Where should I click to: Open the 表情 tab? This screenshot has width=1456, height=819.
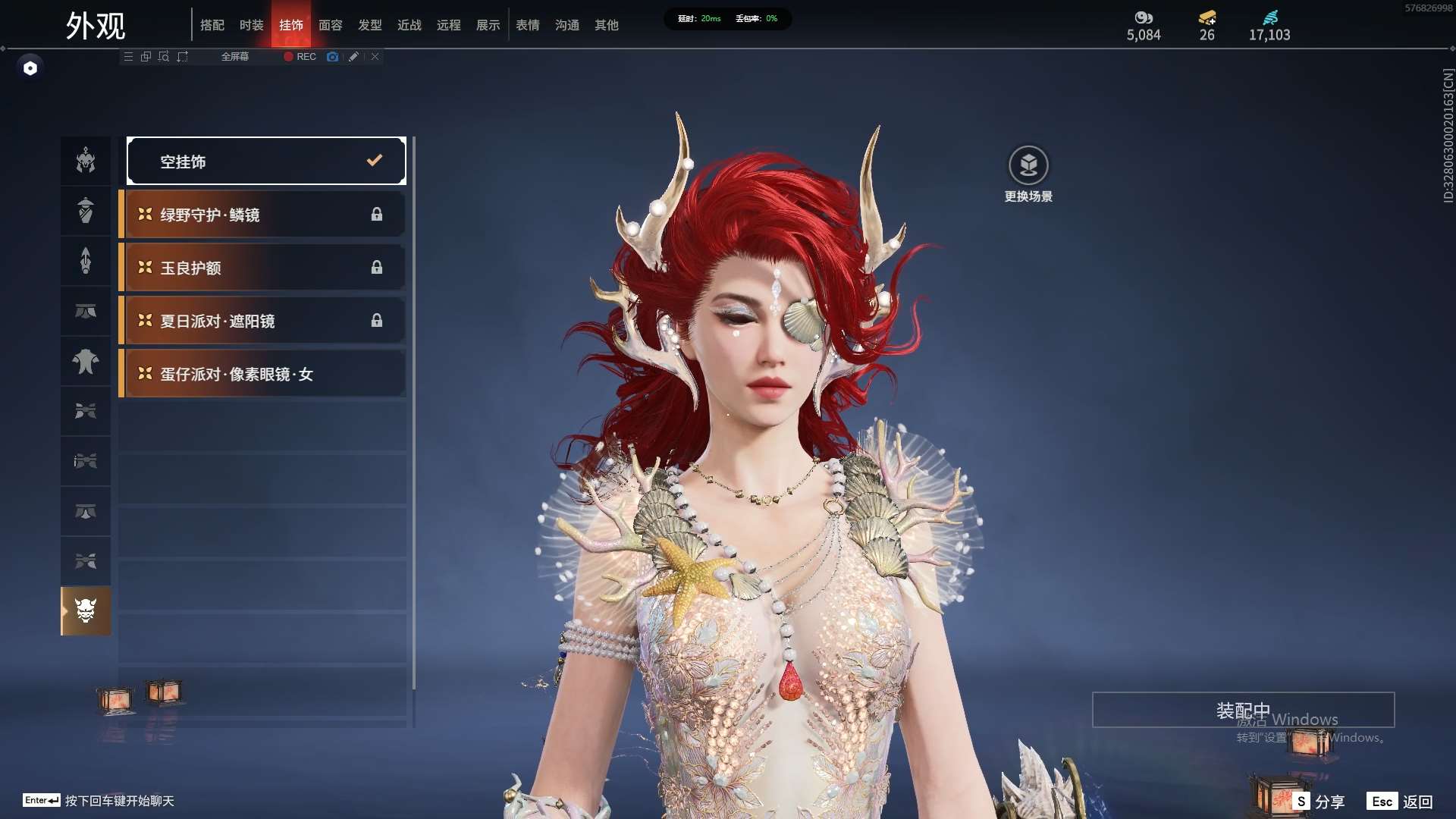pyautogui.click(x=528, y=25)
